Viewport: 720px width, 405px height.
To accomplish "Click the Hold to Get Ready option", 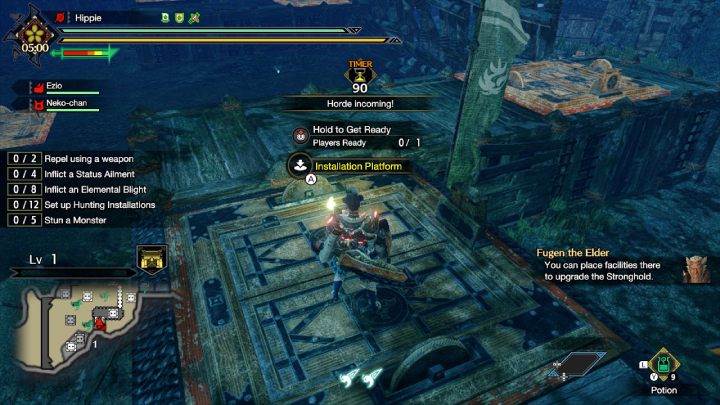I will 351,130.
